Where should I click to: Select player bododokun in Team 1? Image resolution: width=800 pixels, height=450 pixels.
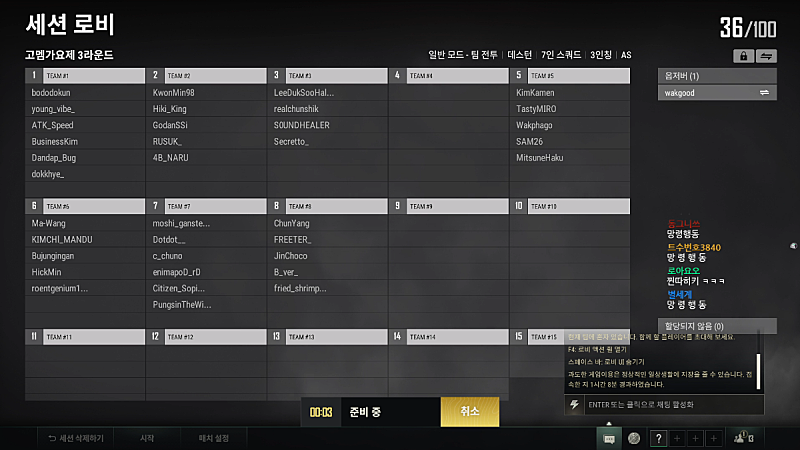[51, 93]
